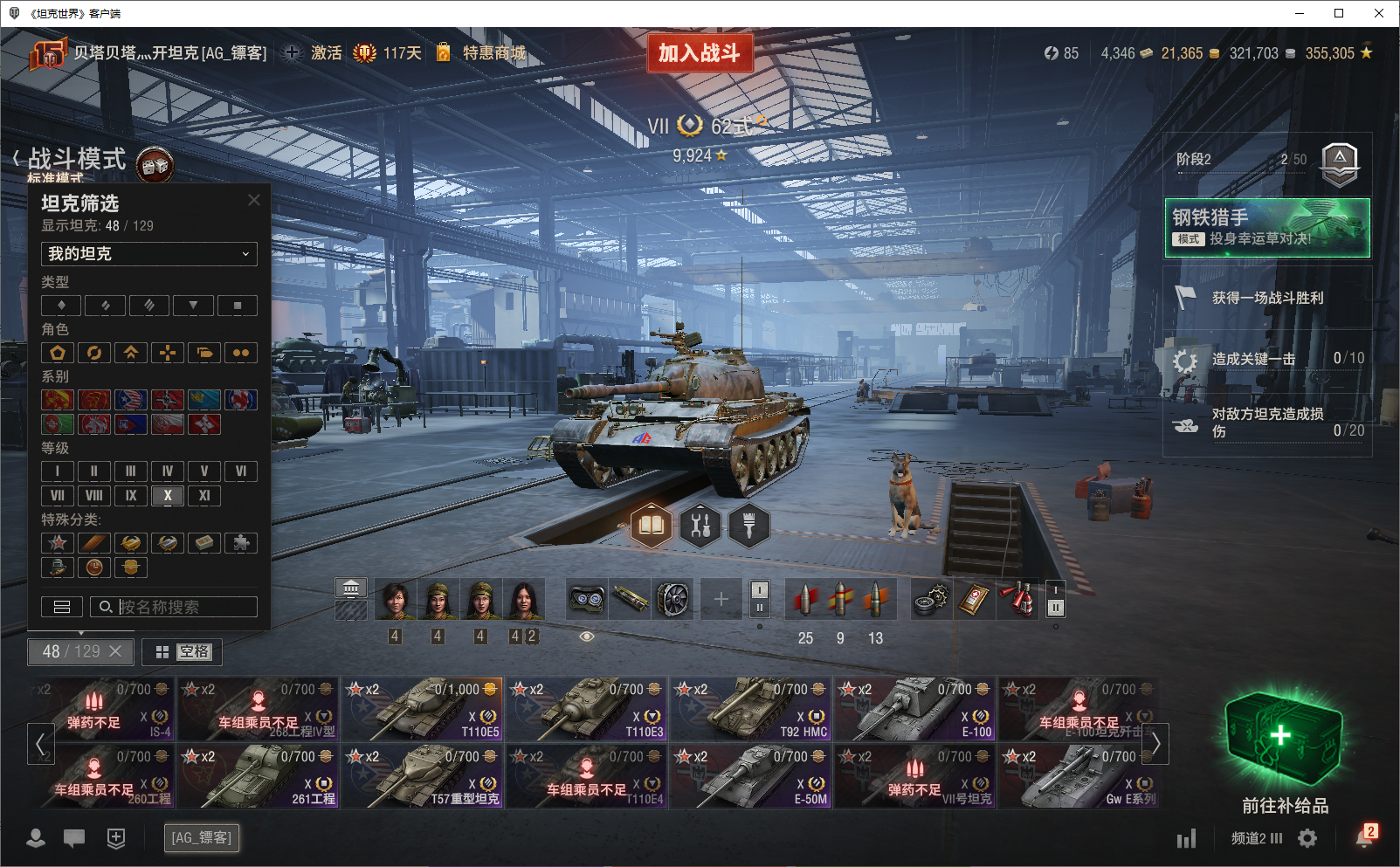
Task: Close the 坦克筛选 filter panel
Action: [x=254, y=200]
